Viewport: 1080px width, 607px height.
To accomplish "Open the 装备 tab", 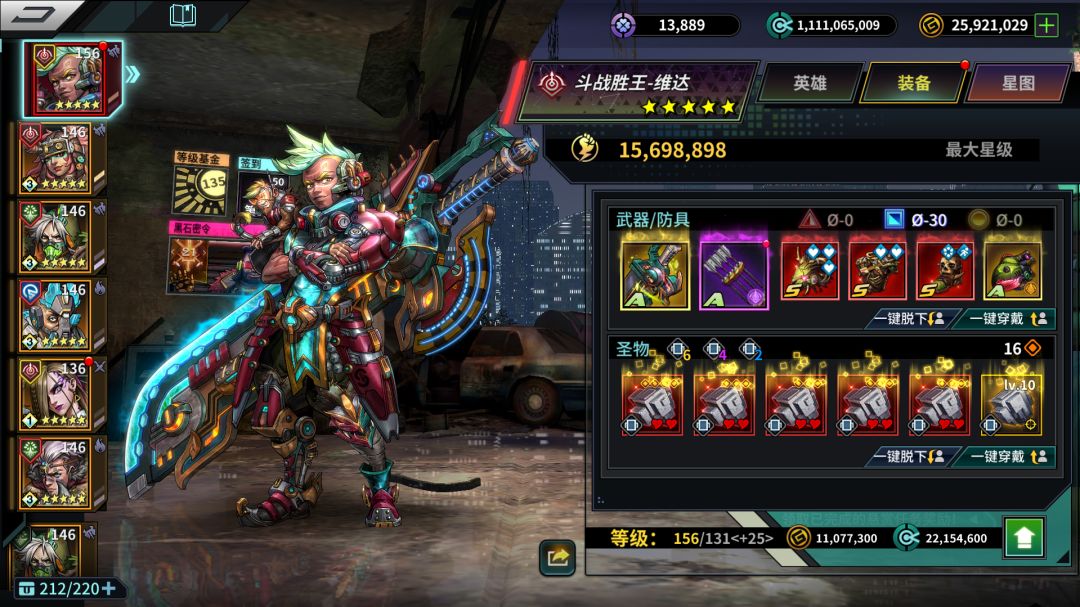I will coord(913,83).
